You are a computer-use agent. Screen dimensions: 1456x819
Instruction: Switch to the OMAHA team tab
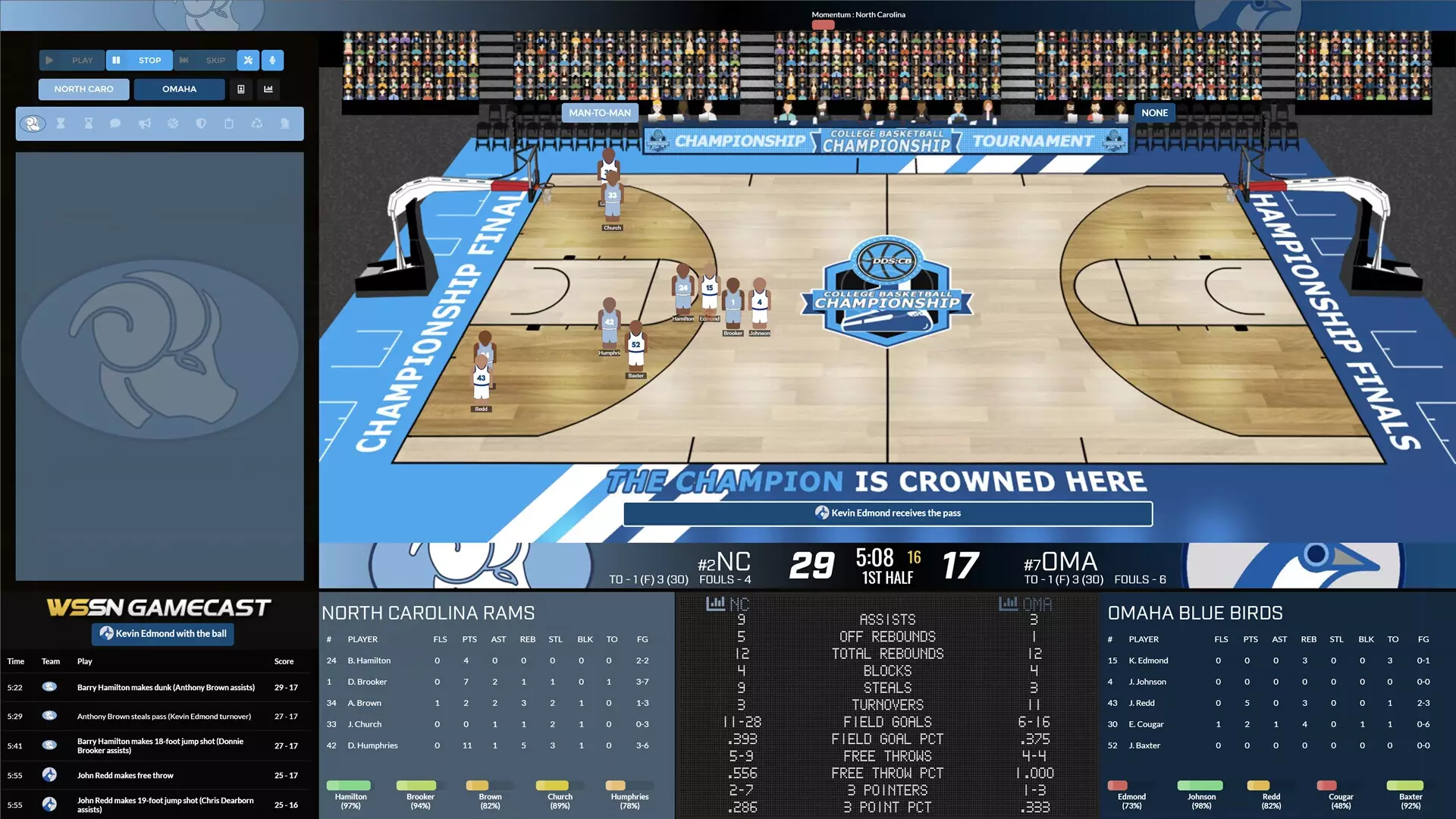(179, 89)
